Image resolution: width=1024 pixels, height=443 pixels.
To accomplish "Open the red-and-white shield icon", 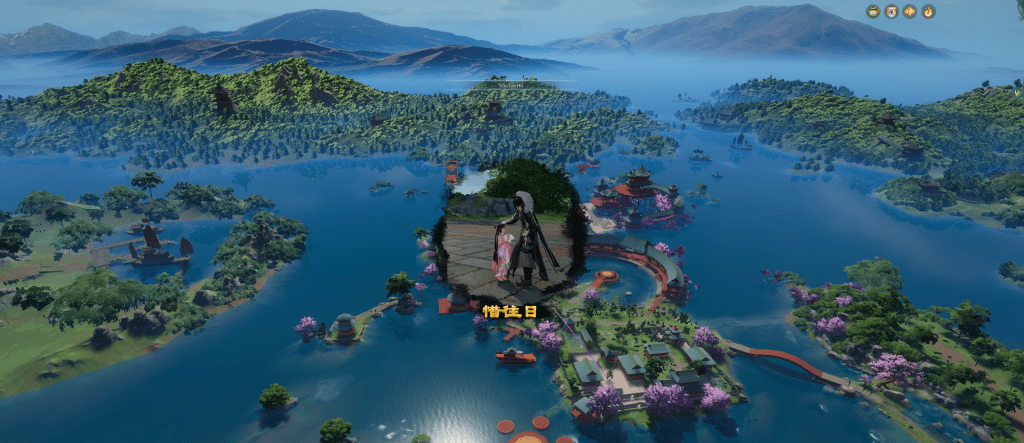I will click(891, 12).
